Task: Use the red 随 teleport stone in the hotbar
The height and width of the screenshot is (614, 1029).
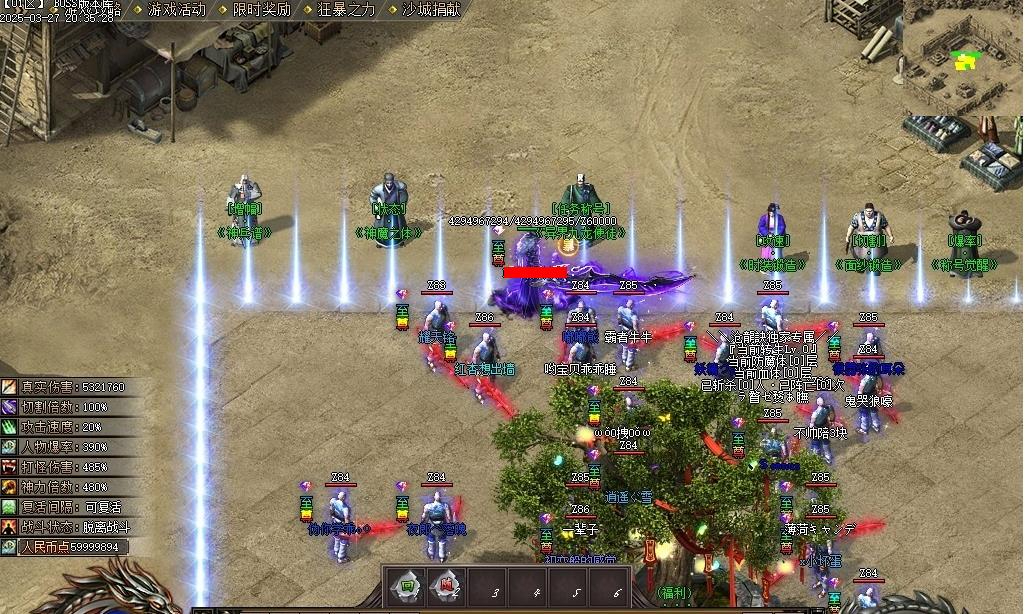Action: tap(446, 585)
